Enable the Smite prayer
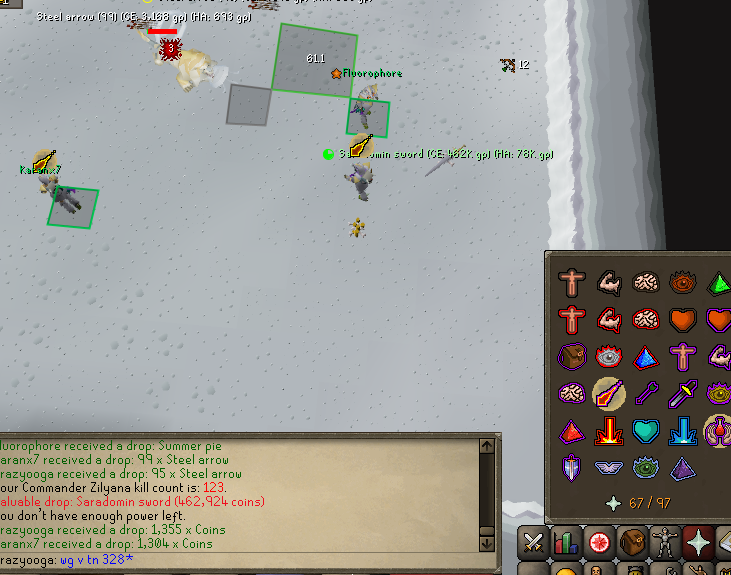Image resolution: width=731 pixels, height=575 pixels. point(683,431)
